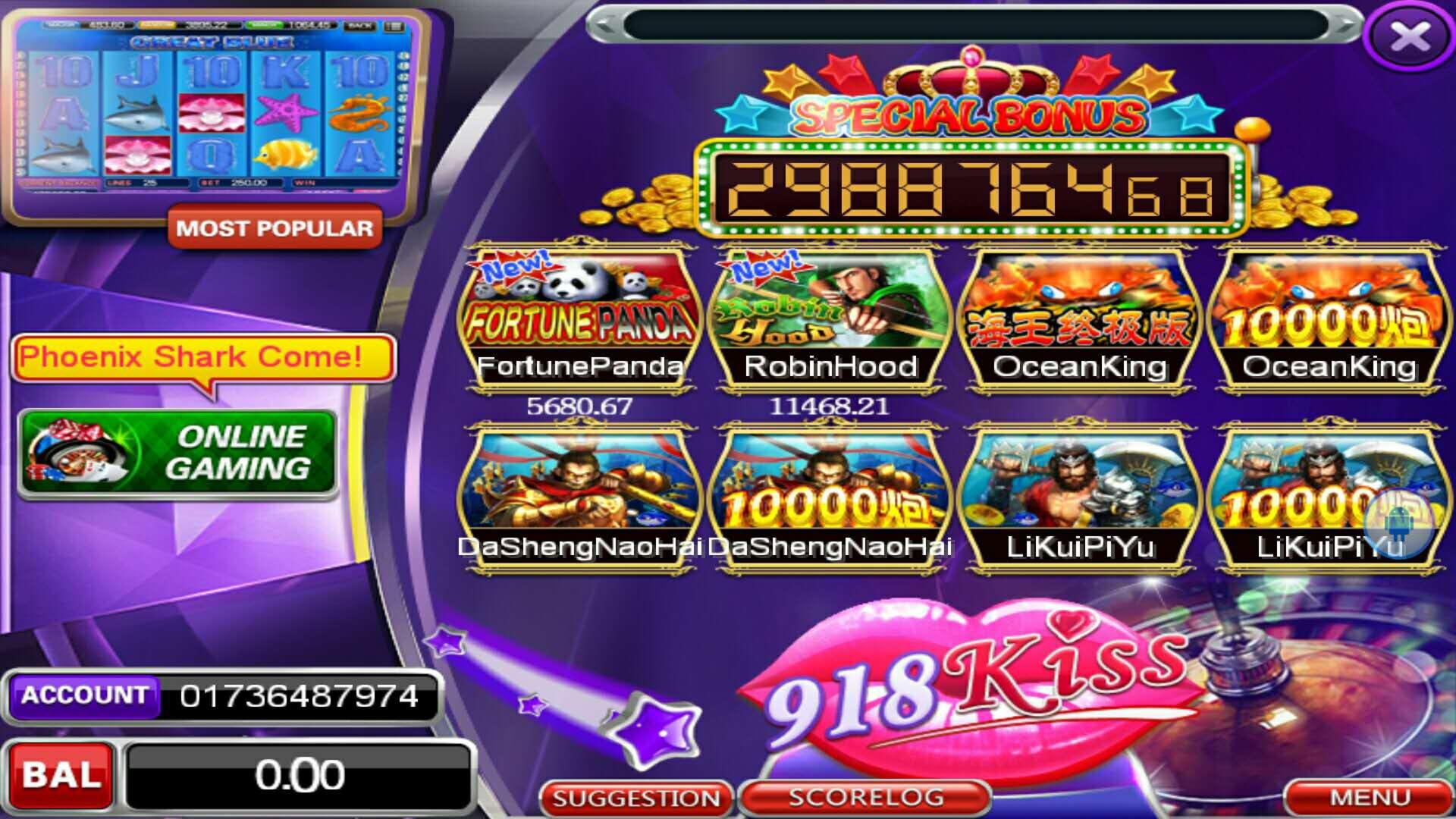Image resolution: width=1456 pixels, height=819 pixels.
Task: Select the RobinHood game tile
Action: coord(830,318)
